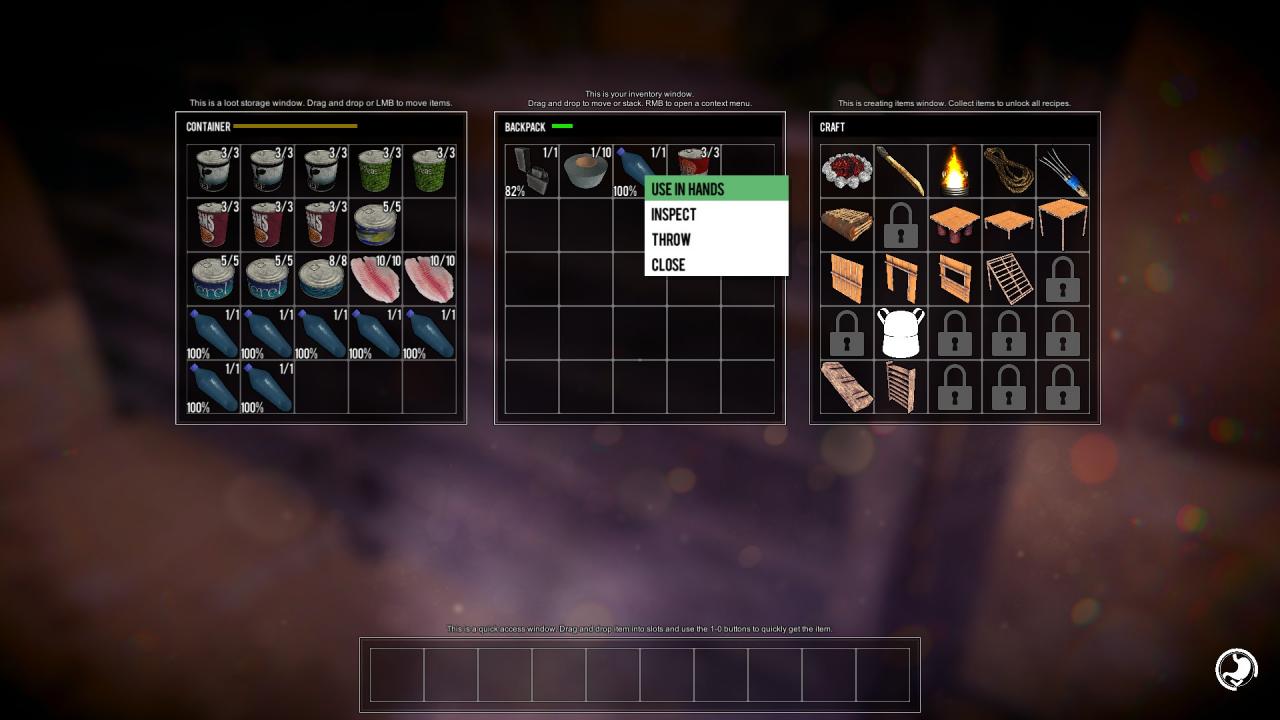This screenshot has height=720, width=1280.
Task: Pick the Throw option
Action: pyautogui.click(x=716, y=239)
